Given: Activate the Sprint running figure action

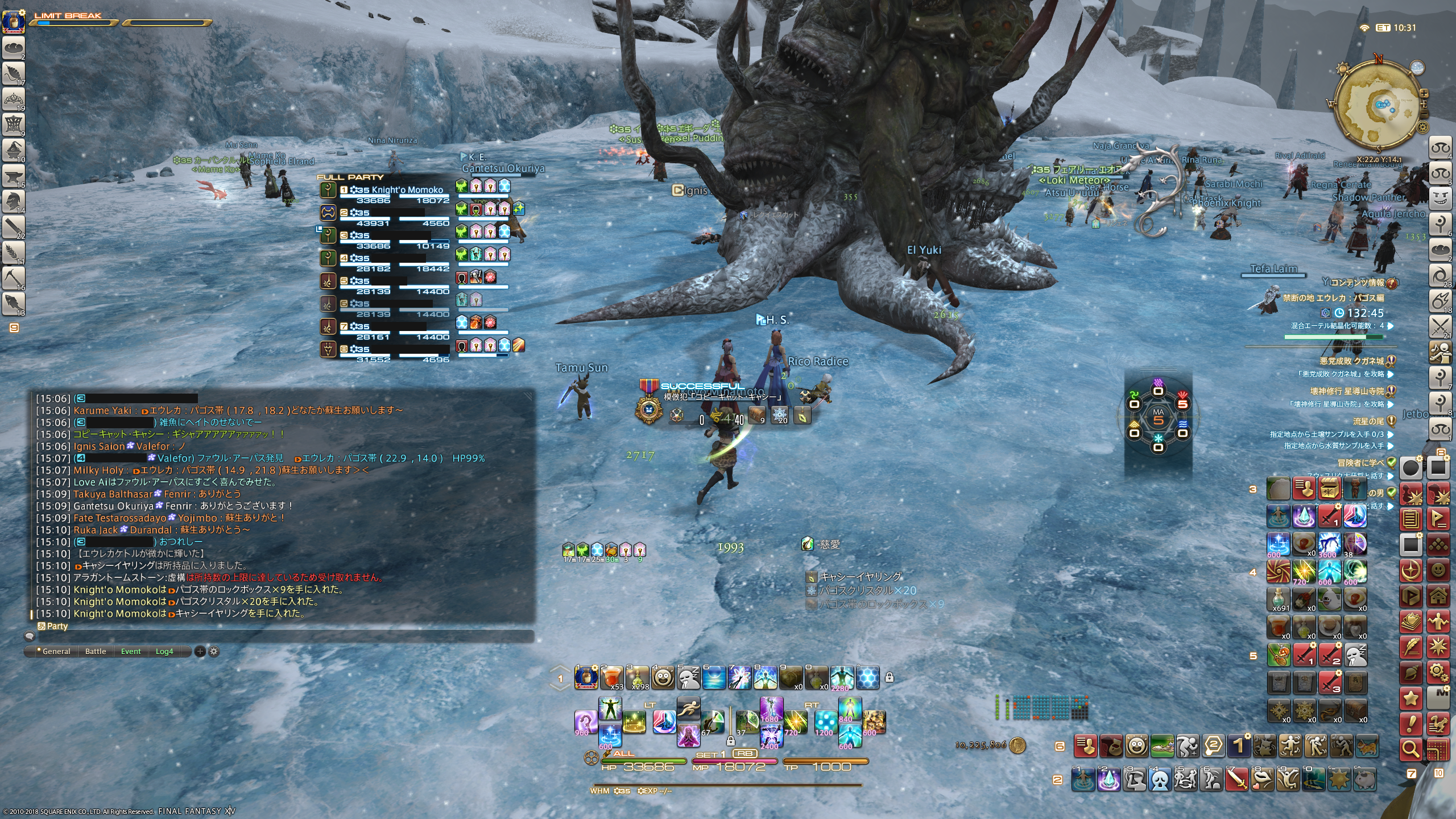Looking at the screenshot, I should (x=688, y=708).
